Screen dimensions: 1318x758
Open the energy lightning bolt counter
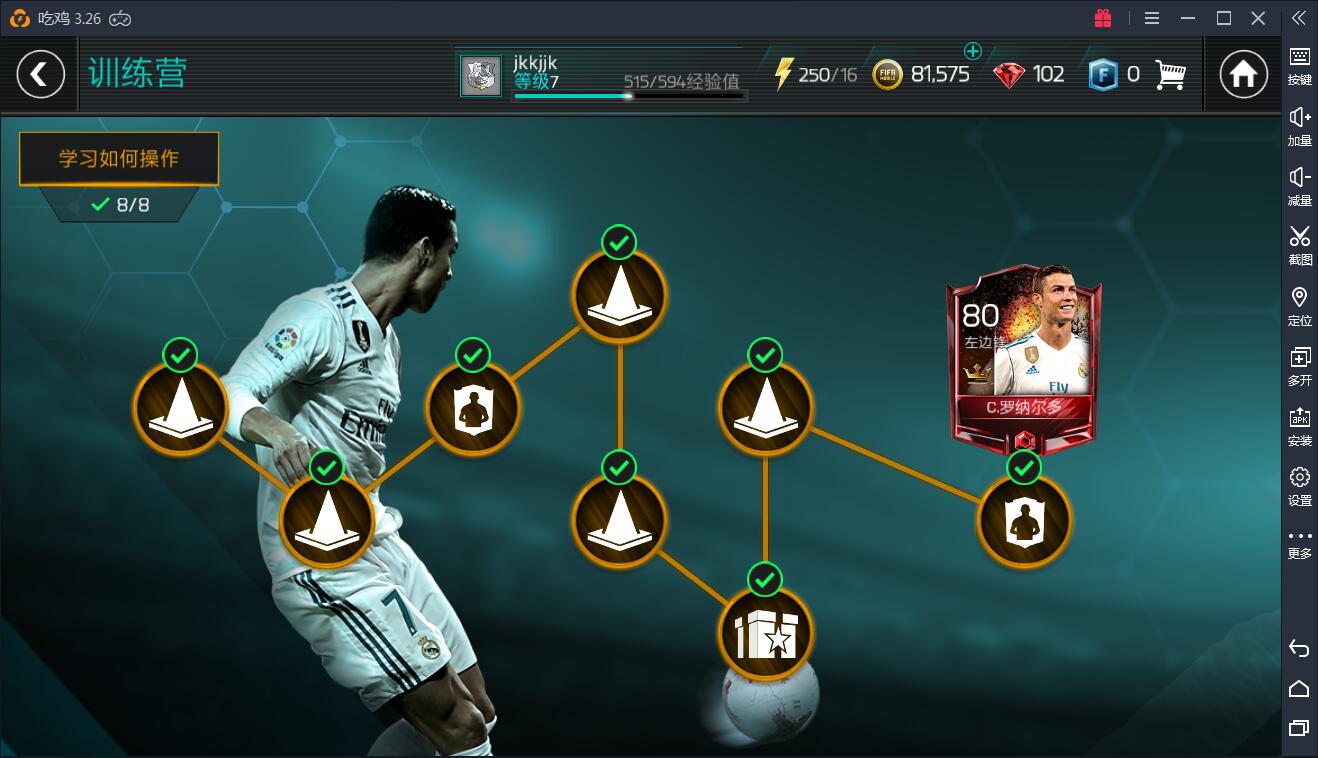[x=784, y=75]
